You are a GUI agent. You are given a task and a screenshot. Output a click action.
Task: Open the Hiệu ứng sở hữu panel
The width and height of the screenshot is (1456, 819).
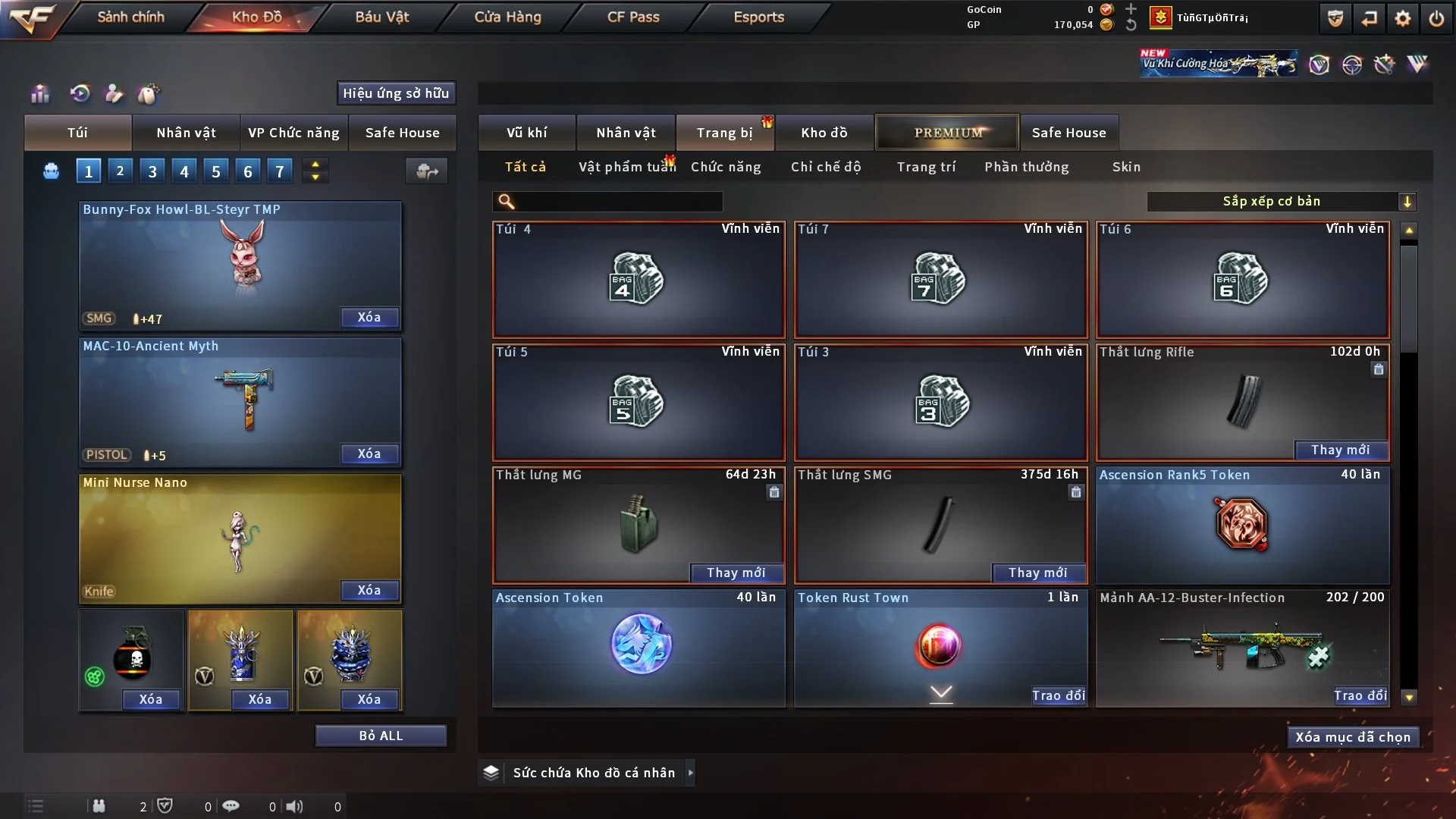(395, 93)
